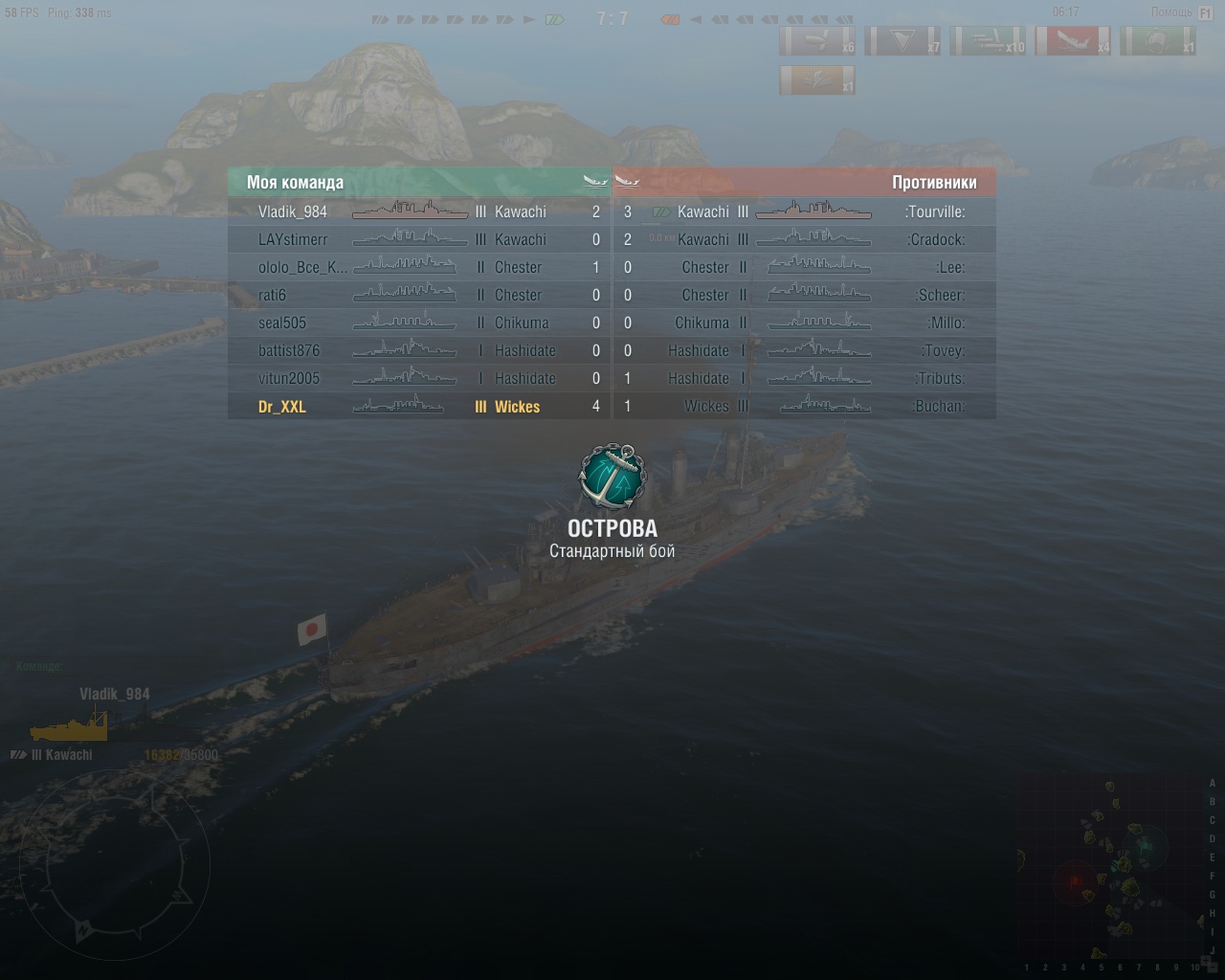The image size is (1225, 980).
Task: Open the Помощь help label
Action: [x=1171, y=12]
